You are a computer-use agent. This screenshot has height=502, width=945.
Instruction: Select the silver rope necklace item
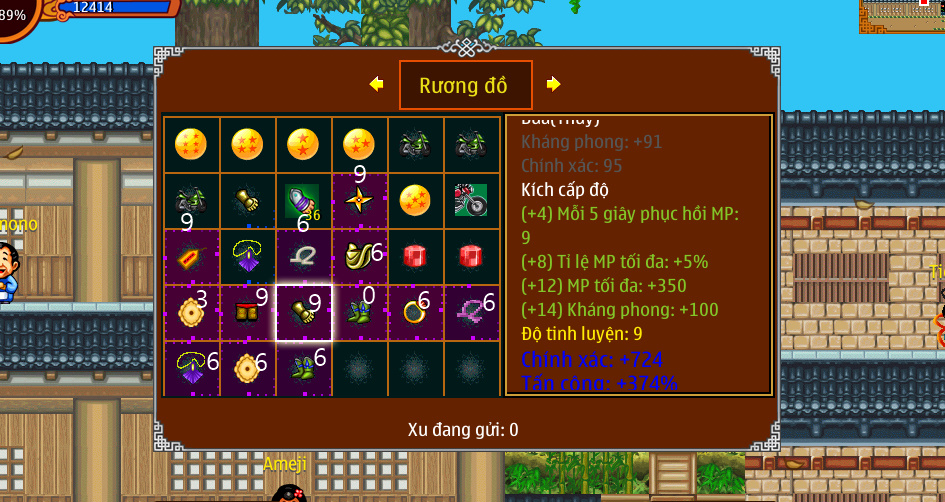pos(303,257)
